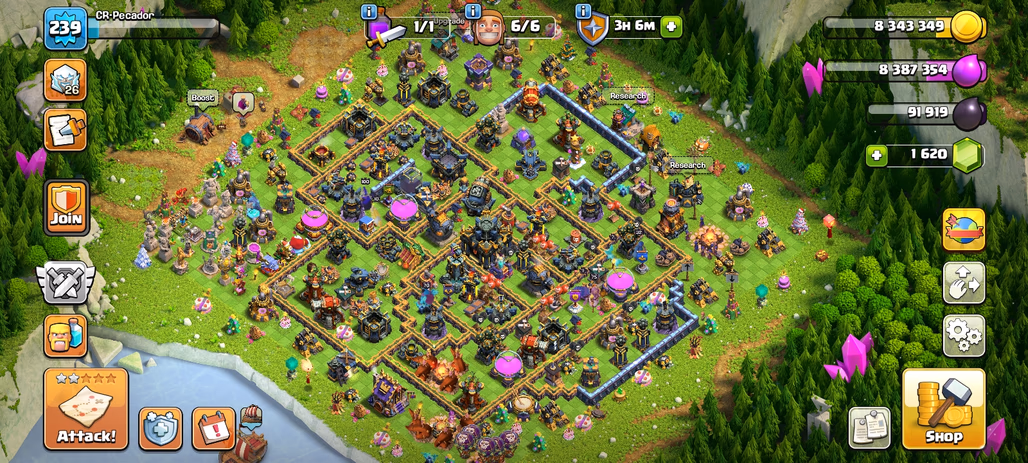The width and height of the screenshot is (1028, 463).
Task: Open the events calendar button
Action: point(213,428)
